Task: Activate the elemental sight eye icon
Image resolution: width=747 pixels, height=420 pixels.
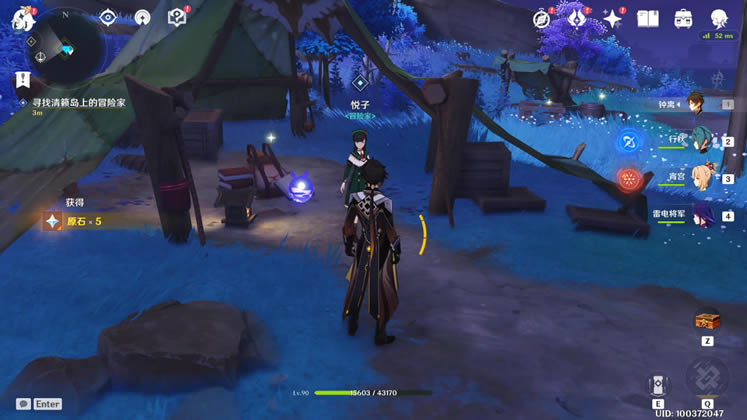Action: 108,17
